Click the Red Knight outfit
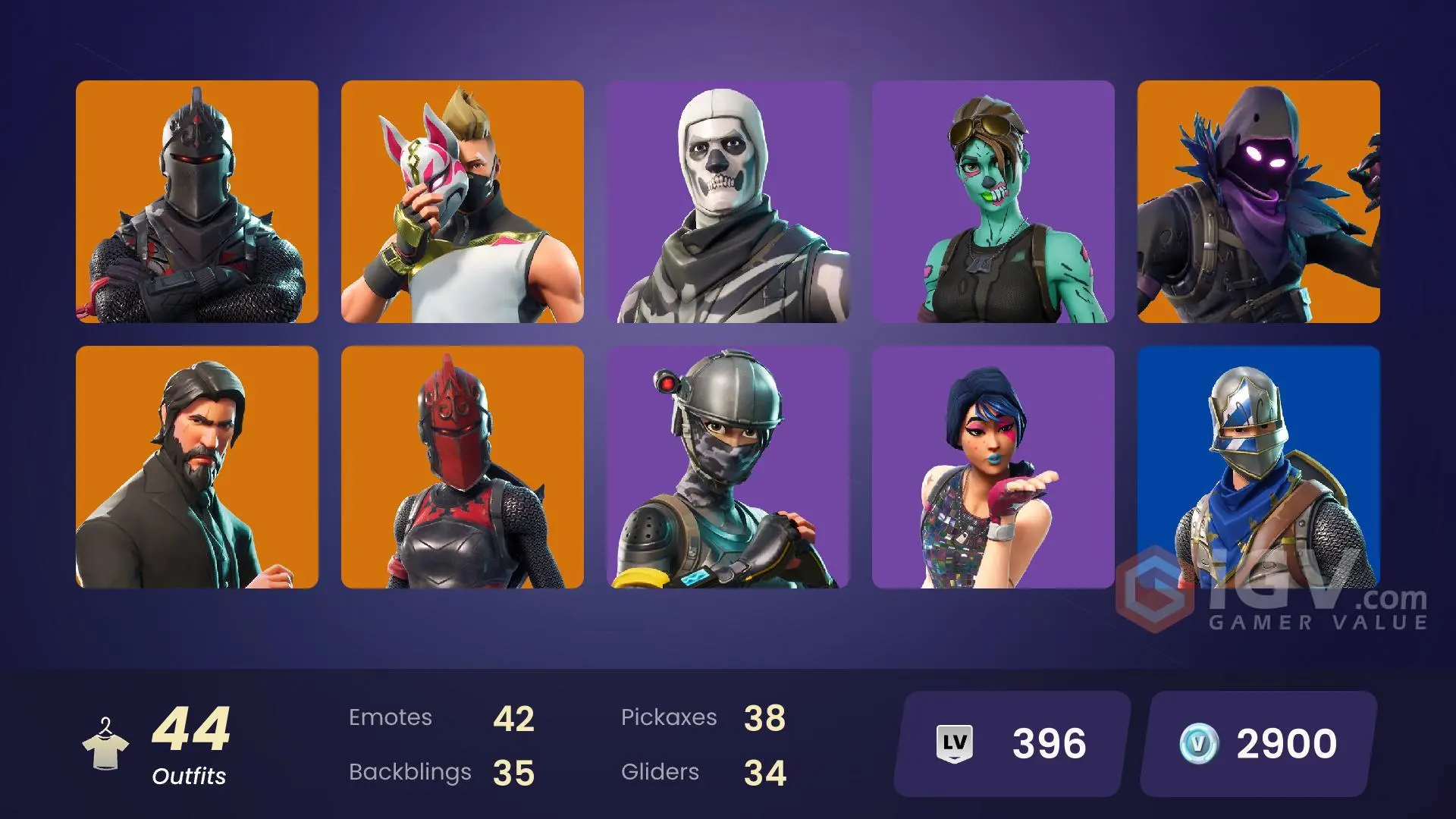Screen dimensions: 1456x819 click(463, 466)
